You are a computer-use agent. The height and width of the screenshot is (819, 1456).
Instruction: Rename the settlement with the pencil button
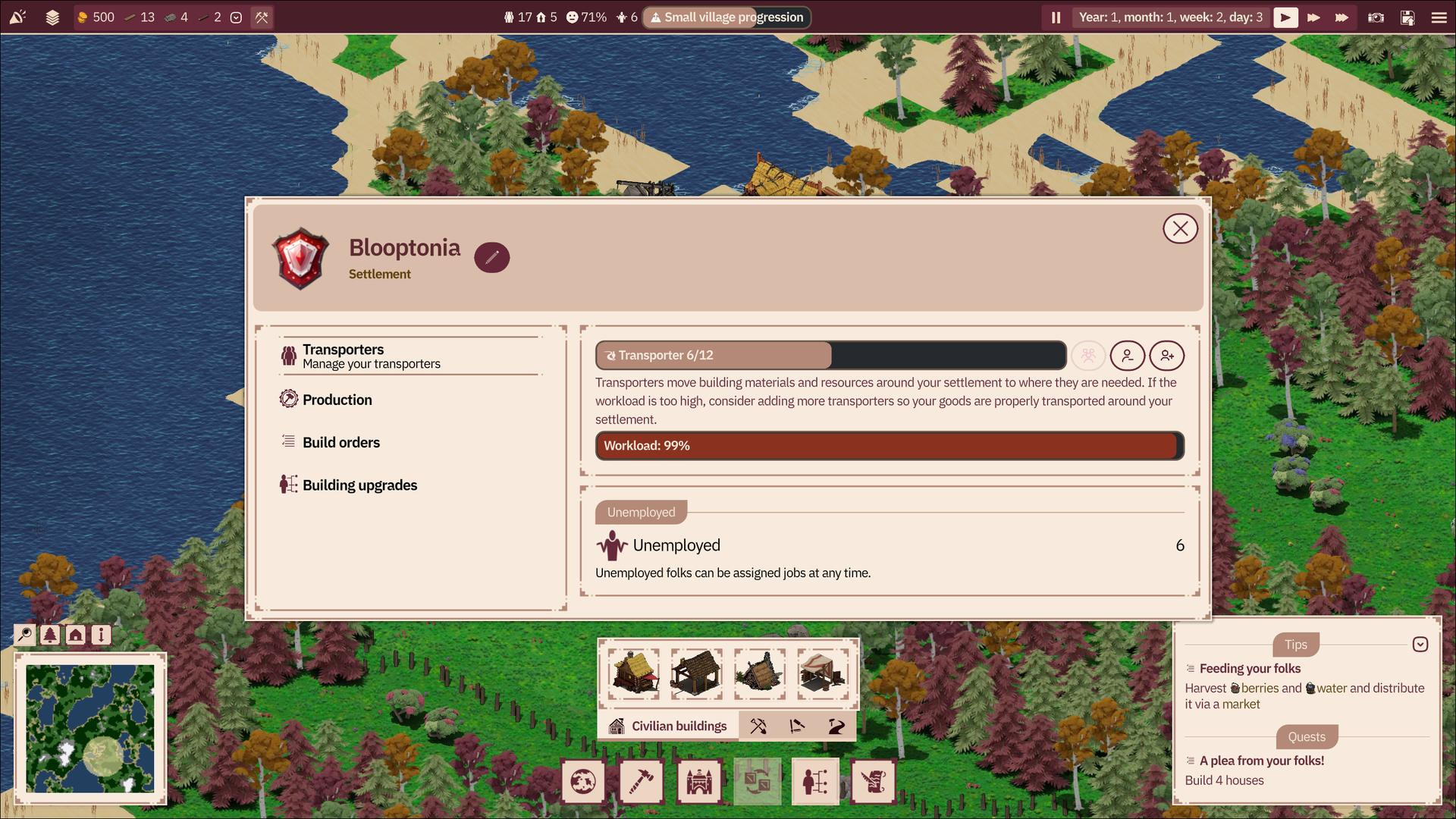(491, 257)
